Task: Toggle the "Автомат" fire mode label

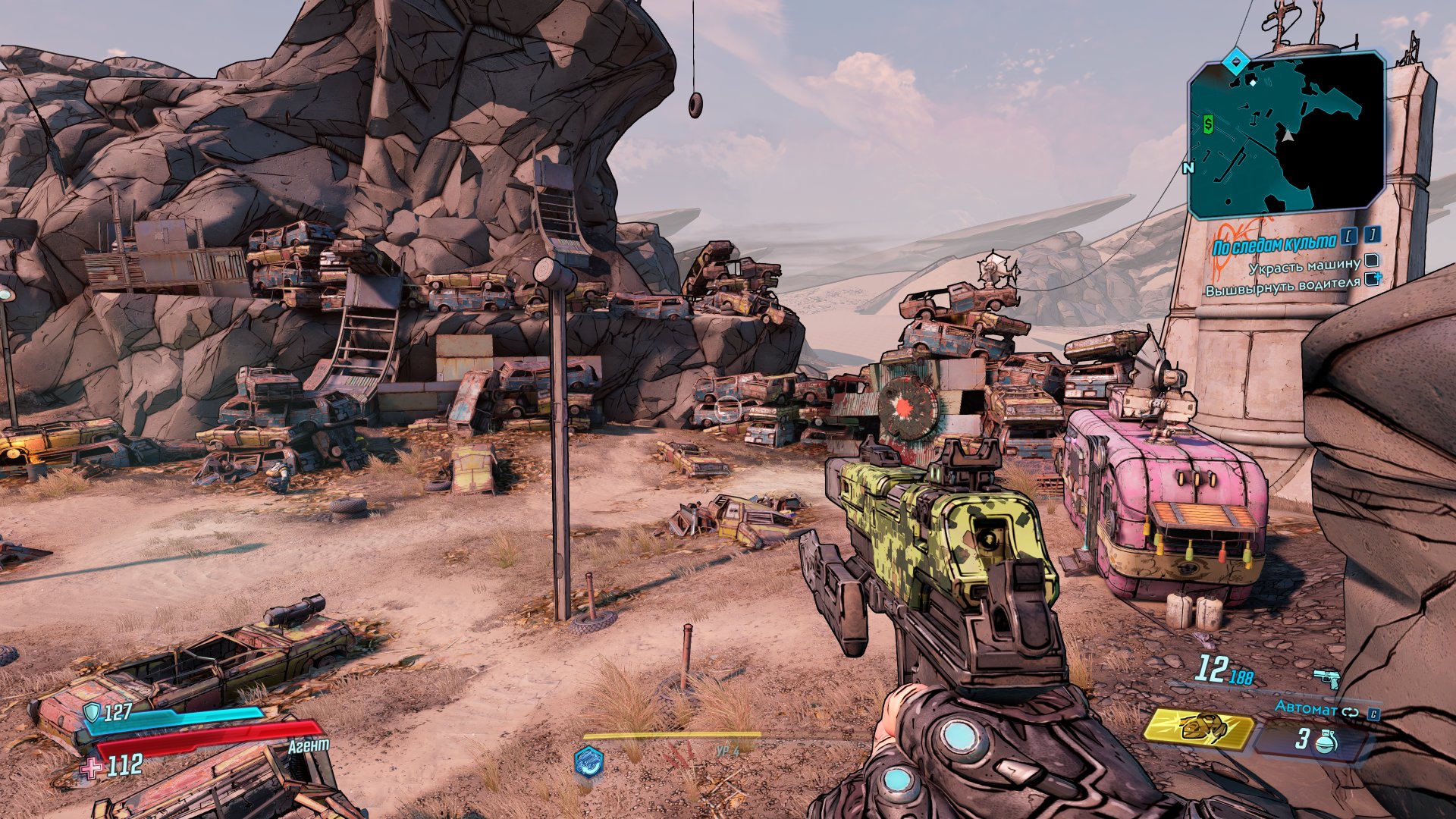Action: (1306, 708)
